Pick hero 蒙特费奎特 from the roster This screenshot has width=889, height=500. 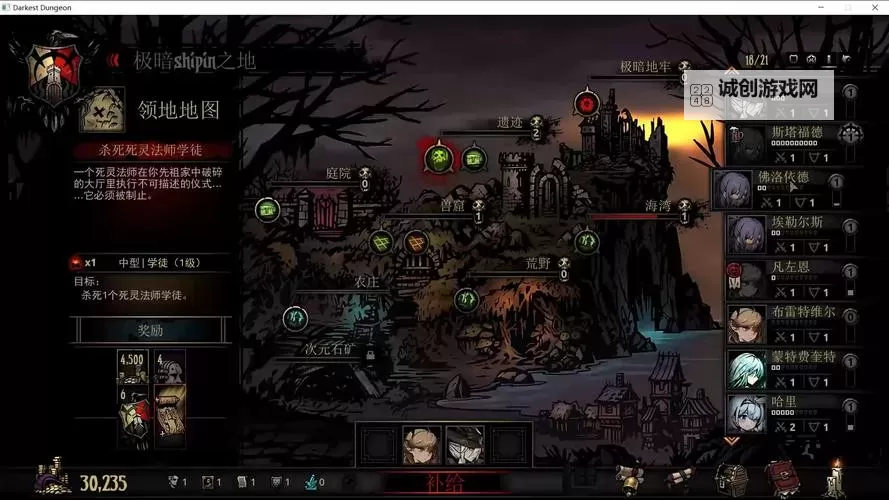pyautogui.click(x=785, y=369)
